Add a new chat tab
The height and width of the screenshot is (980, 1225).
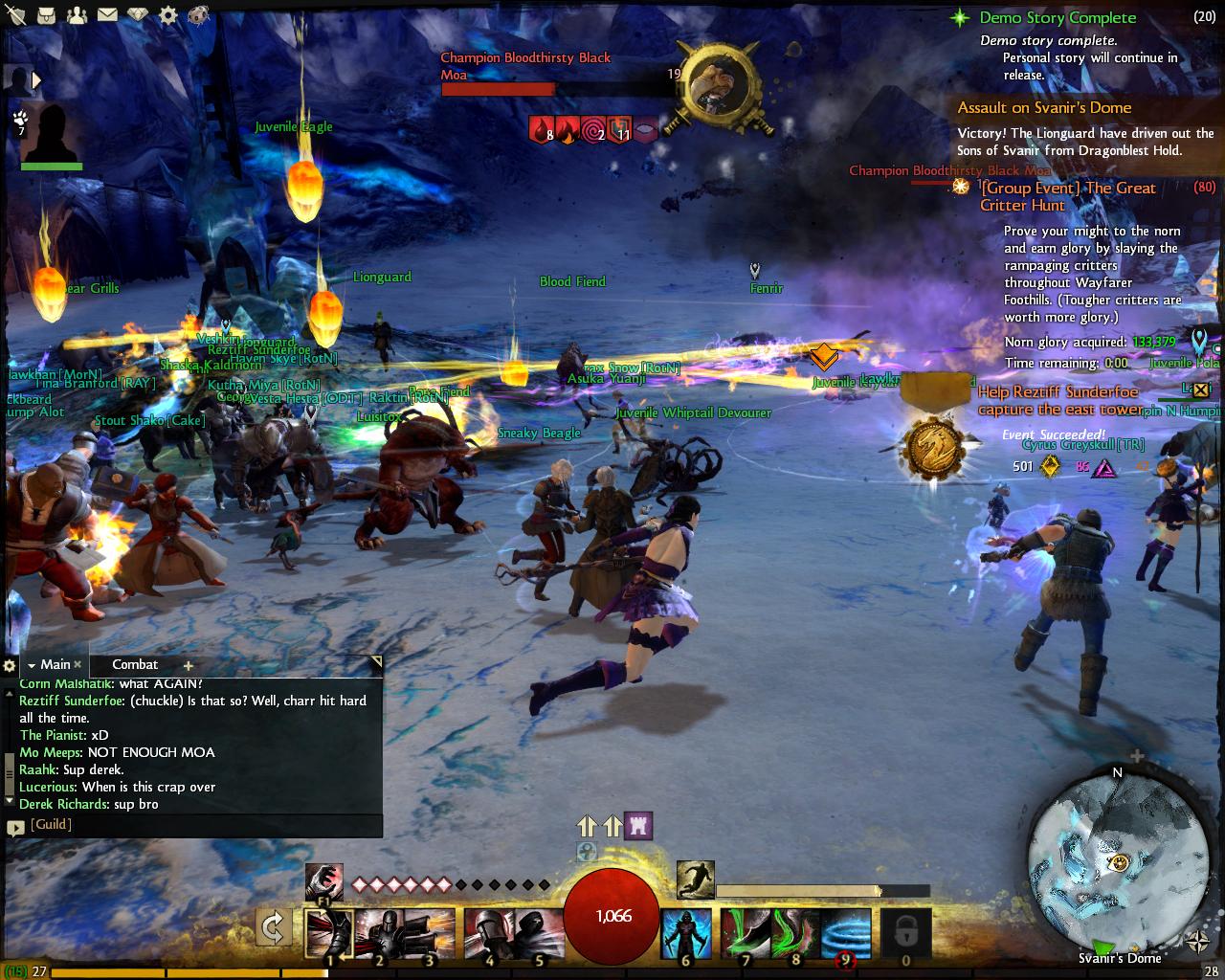[188, 665]
